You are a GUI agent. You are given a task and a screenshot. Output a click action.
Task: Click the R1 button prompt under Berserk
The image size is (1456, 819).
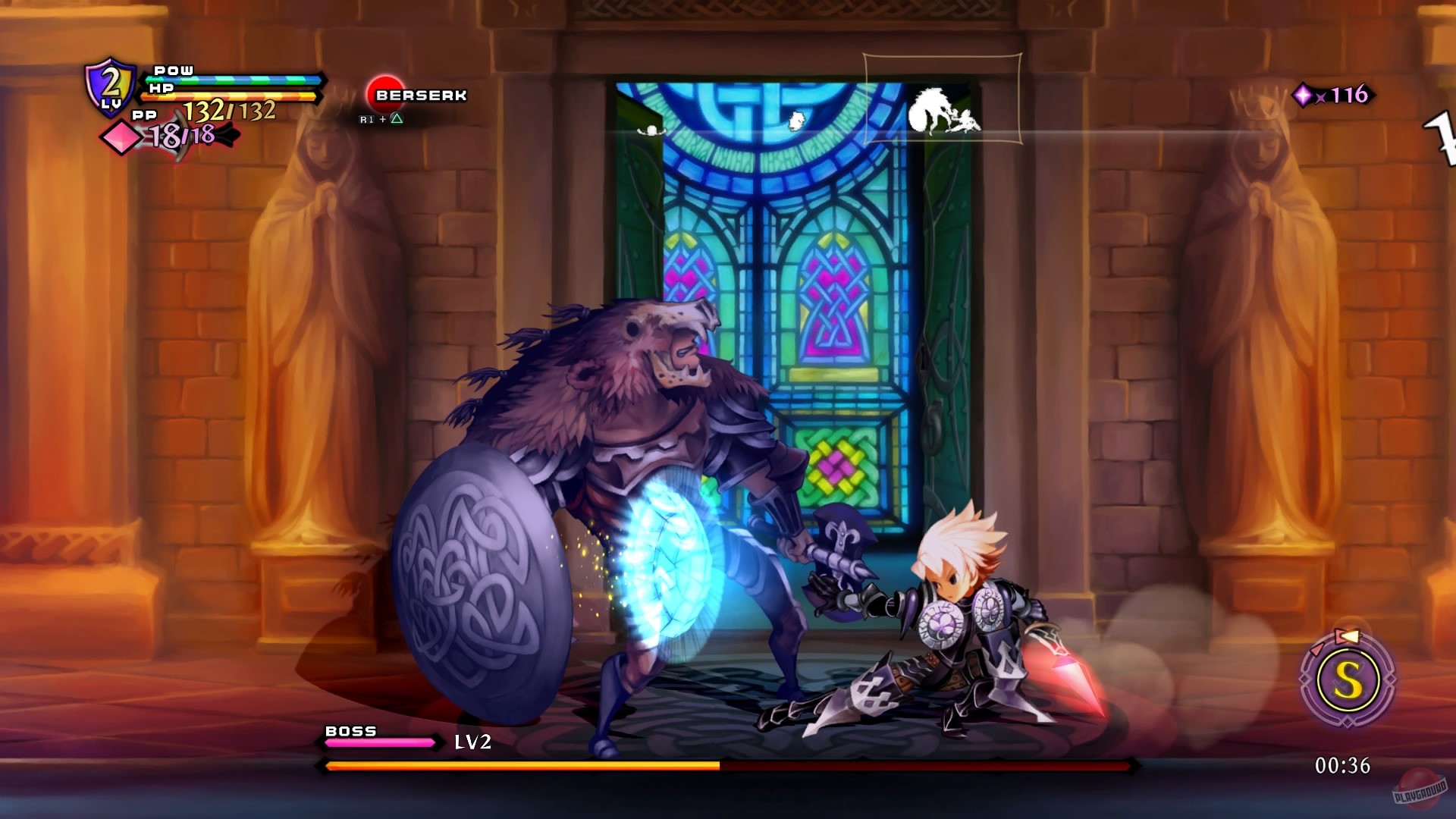tap(368, 120)
